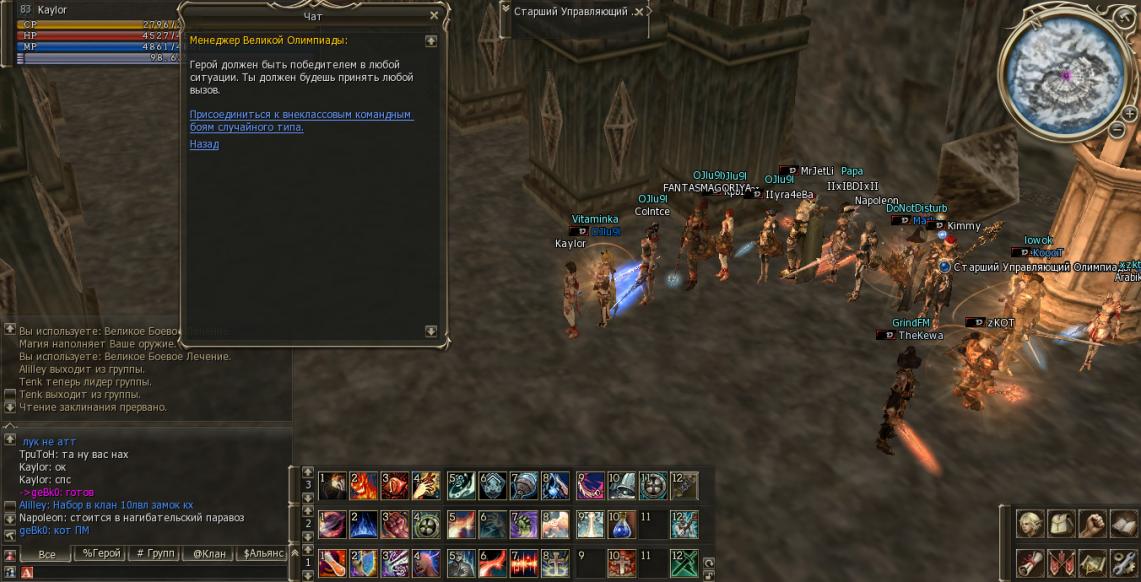The height and width of the screenshot is (582, 1141).
Task: Close the Чат dialog window
Action: coord(433,16)
